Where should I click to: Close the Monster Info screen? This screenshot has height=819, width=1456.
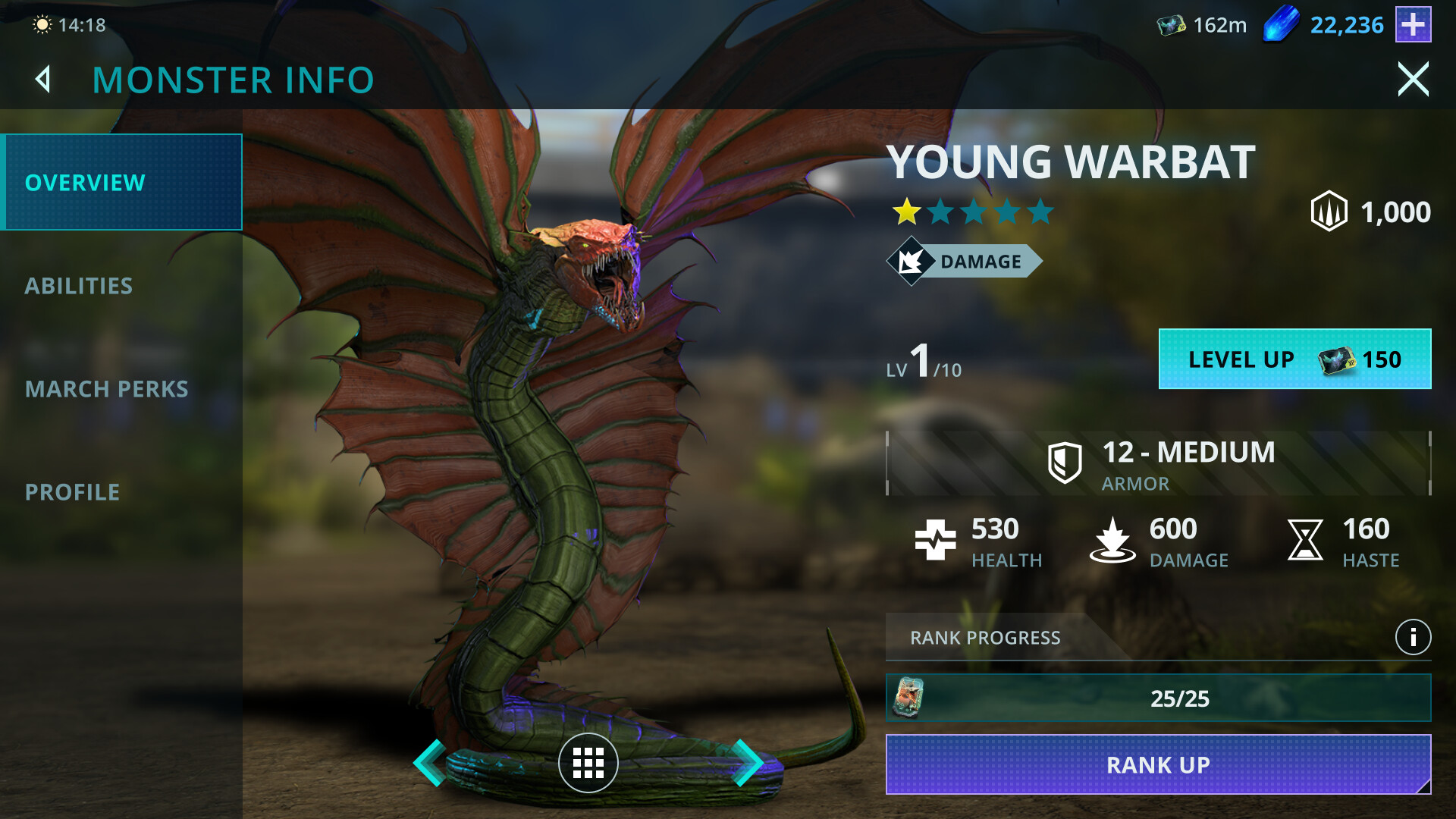pyautogui.click(x=1413, y=80)
